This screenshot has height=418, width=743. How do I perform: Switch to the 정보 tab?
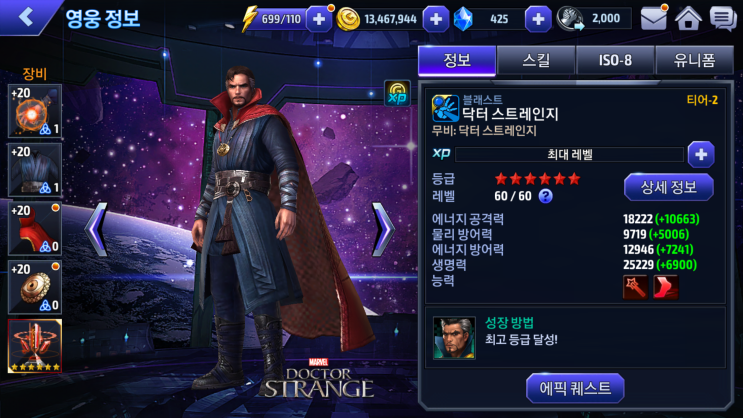tap(455, 60)
